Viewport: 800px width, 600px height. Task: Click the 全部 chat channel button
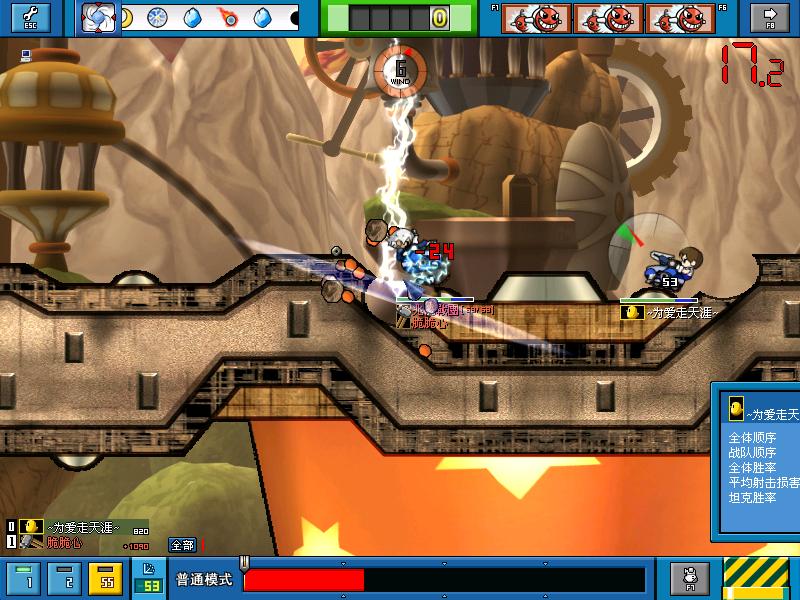182,545
